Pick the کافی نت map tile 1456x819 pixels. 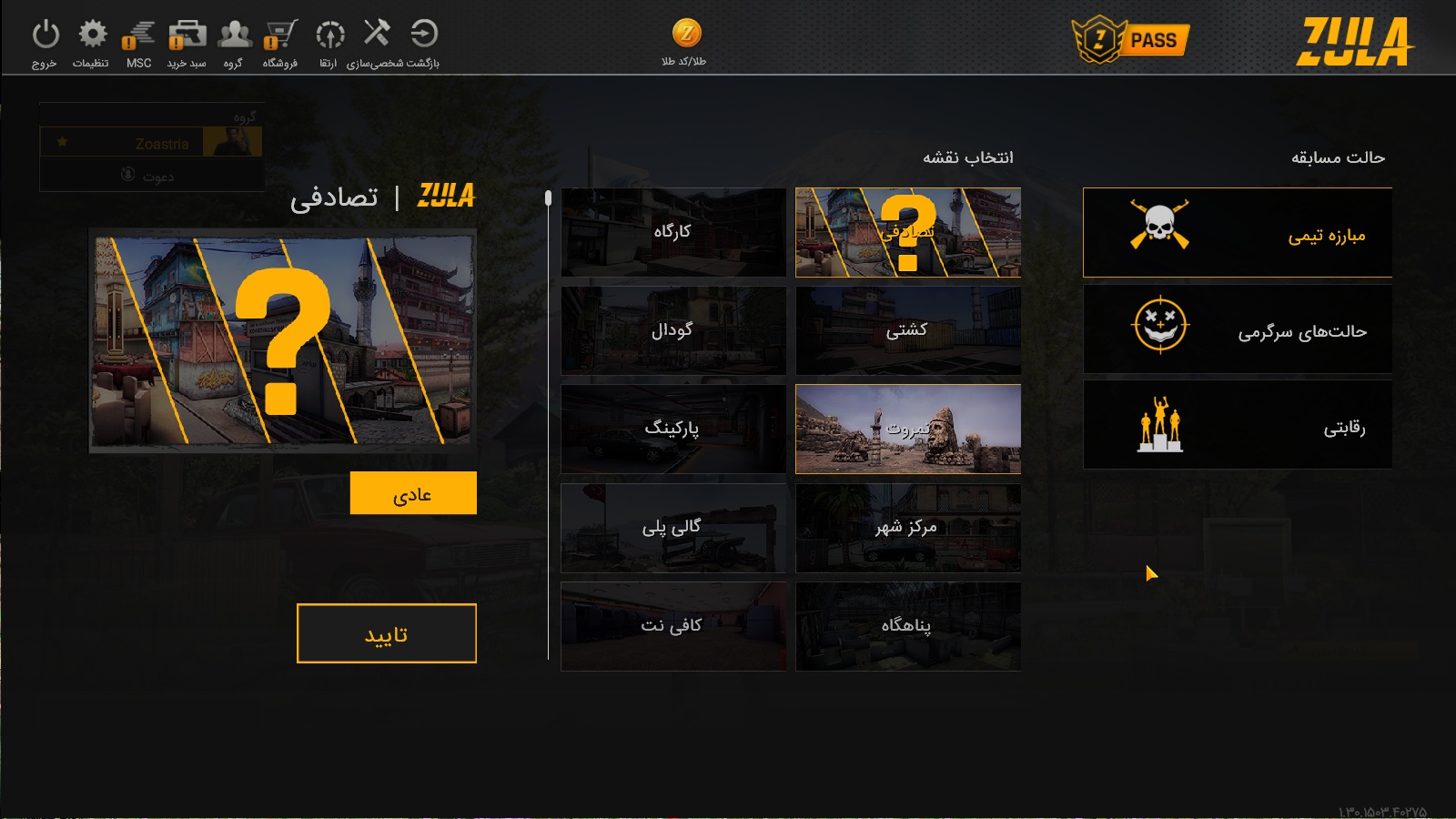pyautogui.click(x=673, y=626)
